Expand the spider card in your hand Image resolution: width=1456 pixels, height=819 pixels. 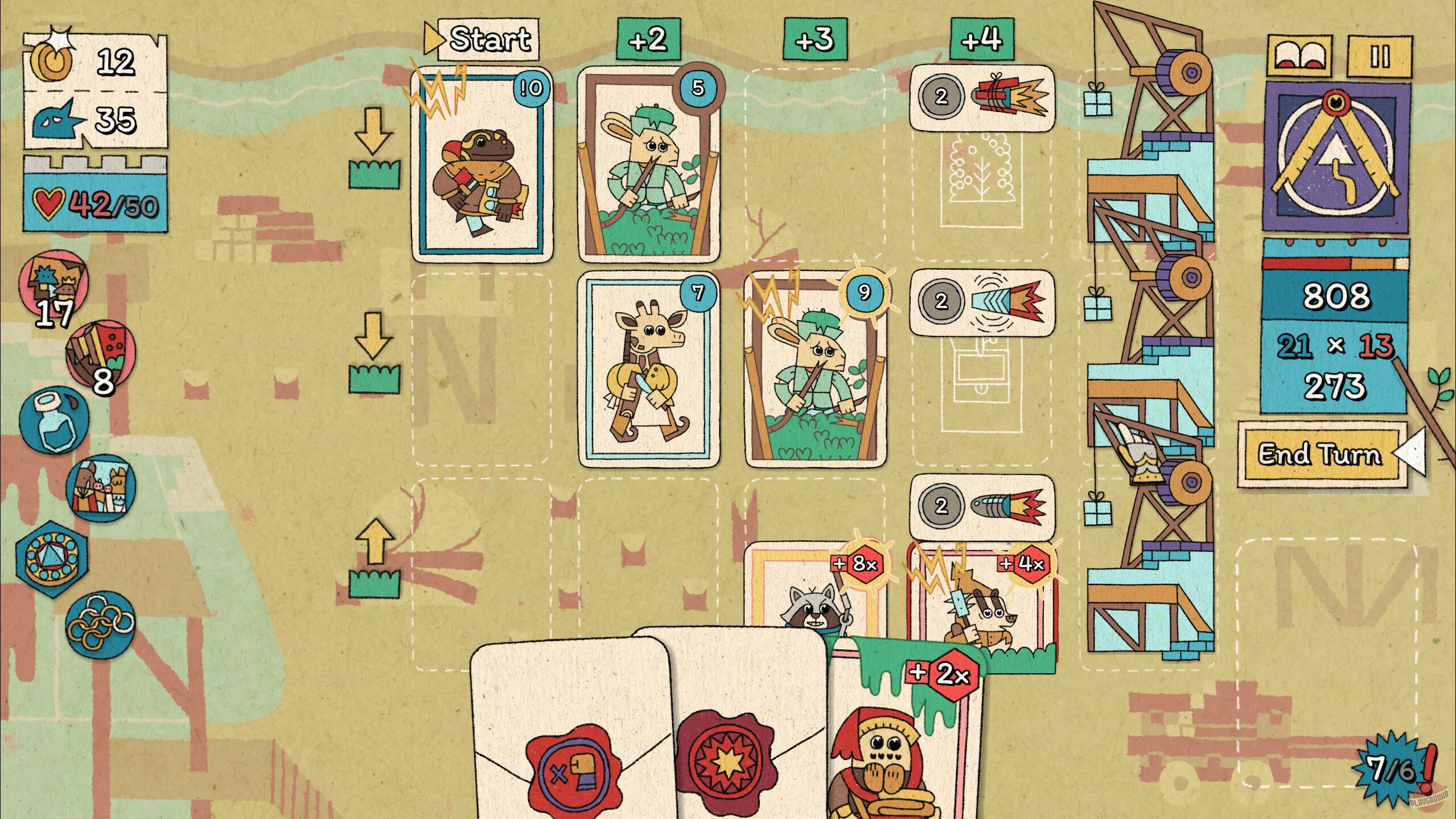click(x=905, y=740)
